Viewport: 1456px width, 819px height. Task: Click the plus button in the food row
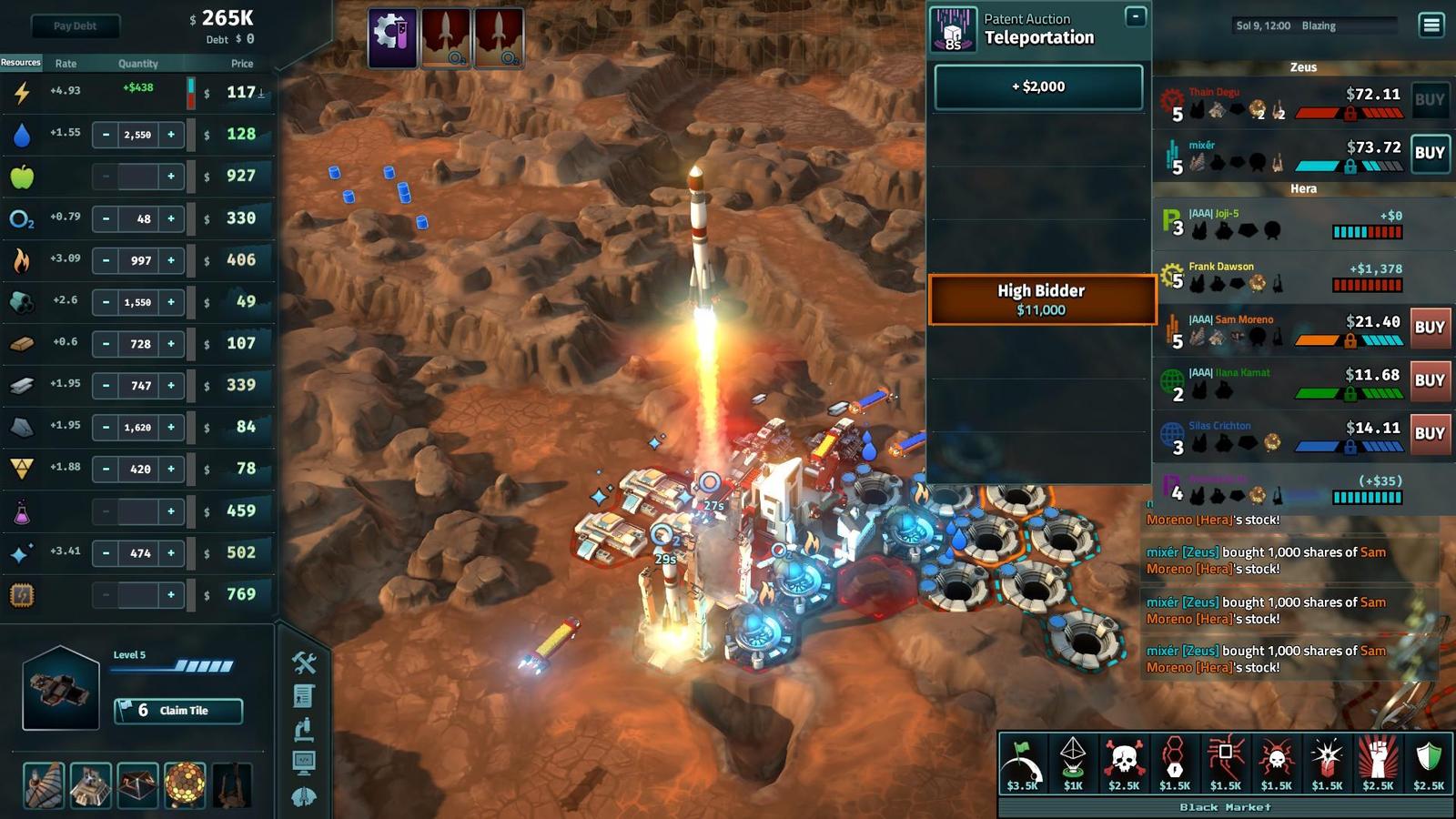pyautogui.click(x=171, y=177)
